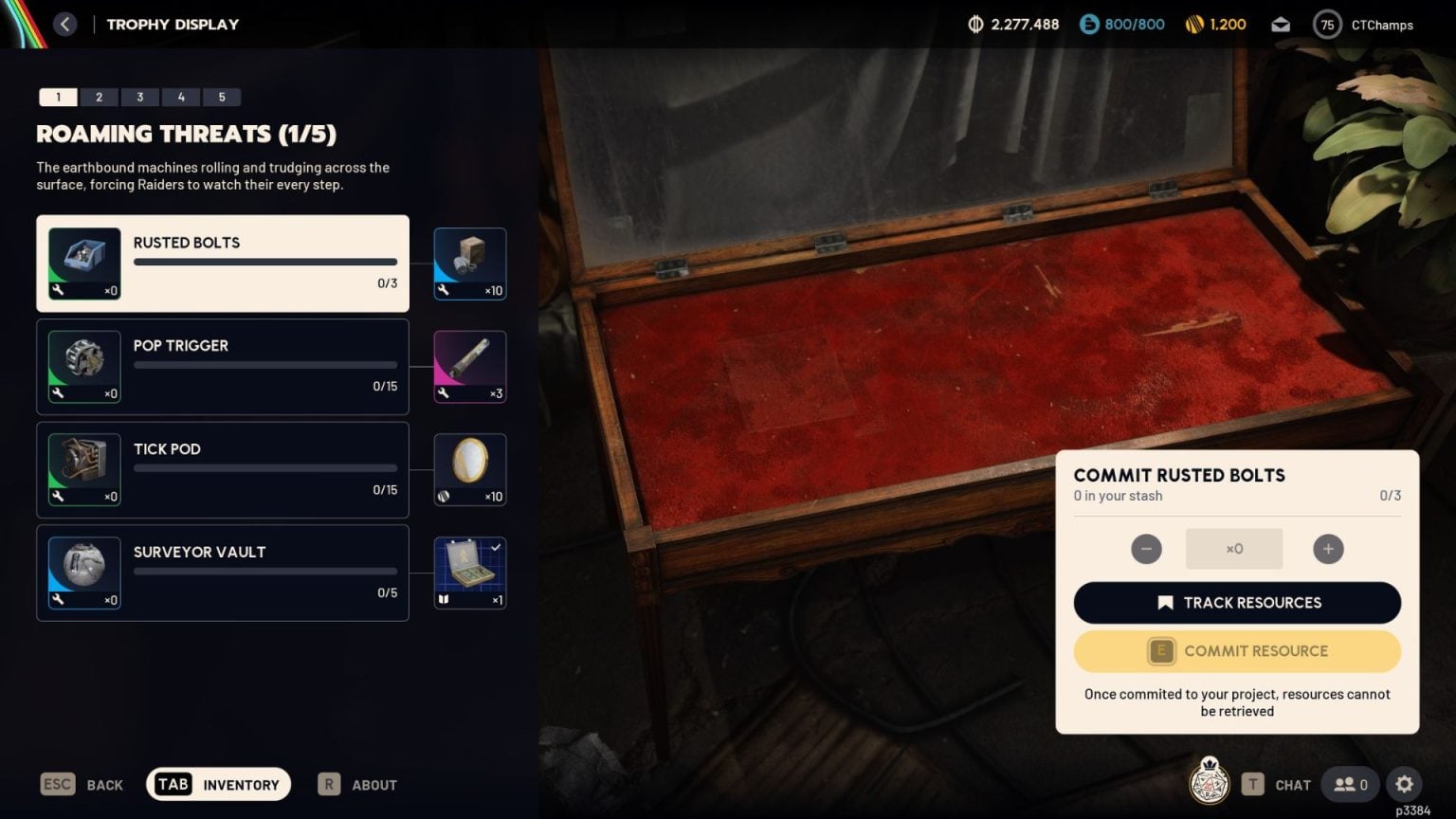Open page 5 of the trophy pages

pyautogui.click(x=223, y=97)
